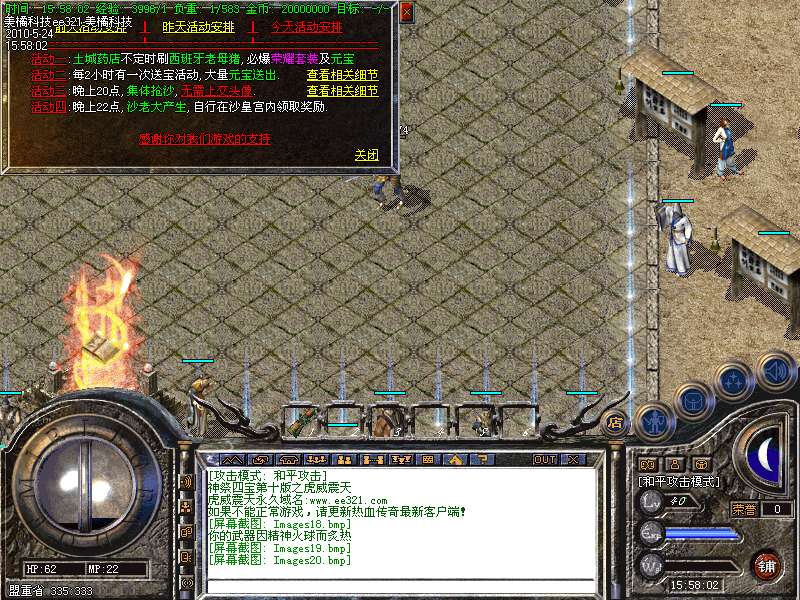This screenshot has width=800, height=600.
Task: Click the 关闭 link in the notice
Action: tap(367, 155)
